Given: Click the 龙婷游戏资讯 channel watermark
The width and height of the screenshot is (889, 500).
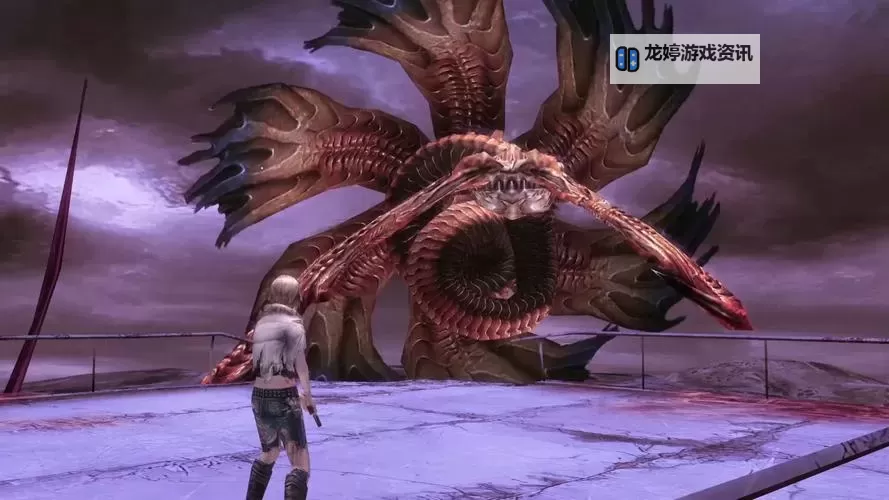Looking at the screenshot, I should click(x=685, y=59).
